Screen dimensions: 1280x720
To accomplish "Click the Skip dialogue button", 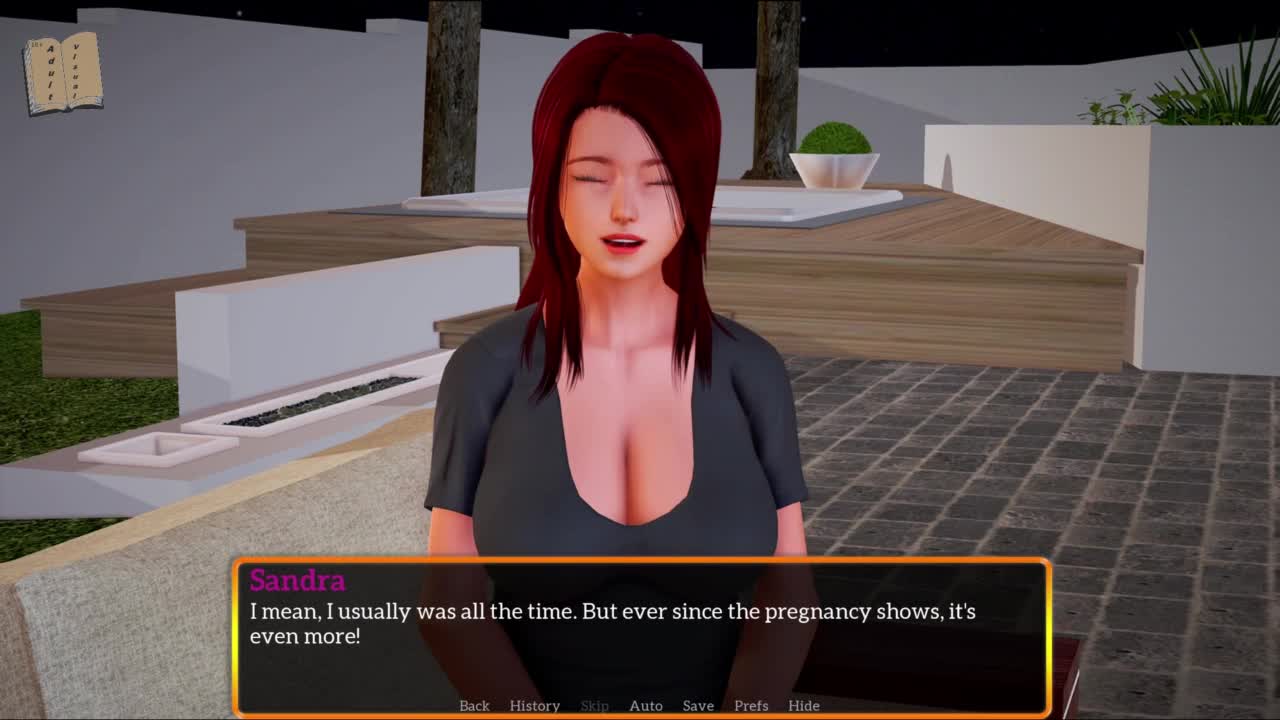I will [594, 705].
